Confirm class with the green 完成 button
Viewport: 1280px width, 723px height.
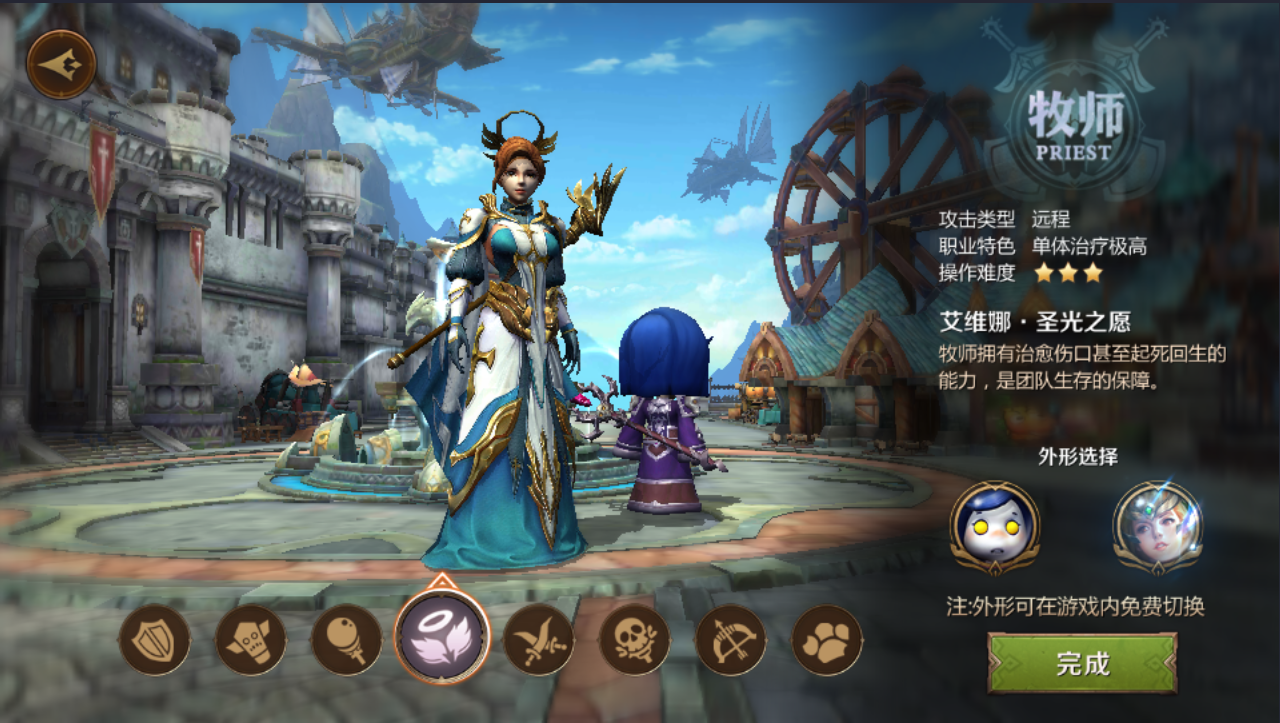tap(1082, 663)
